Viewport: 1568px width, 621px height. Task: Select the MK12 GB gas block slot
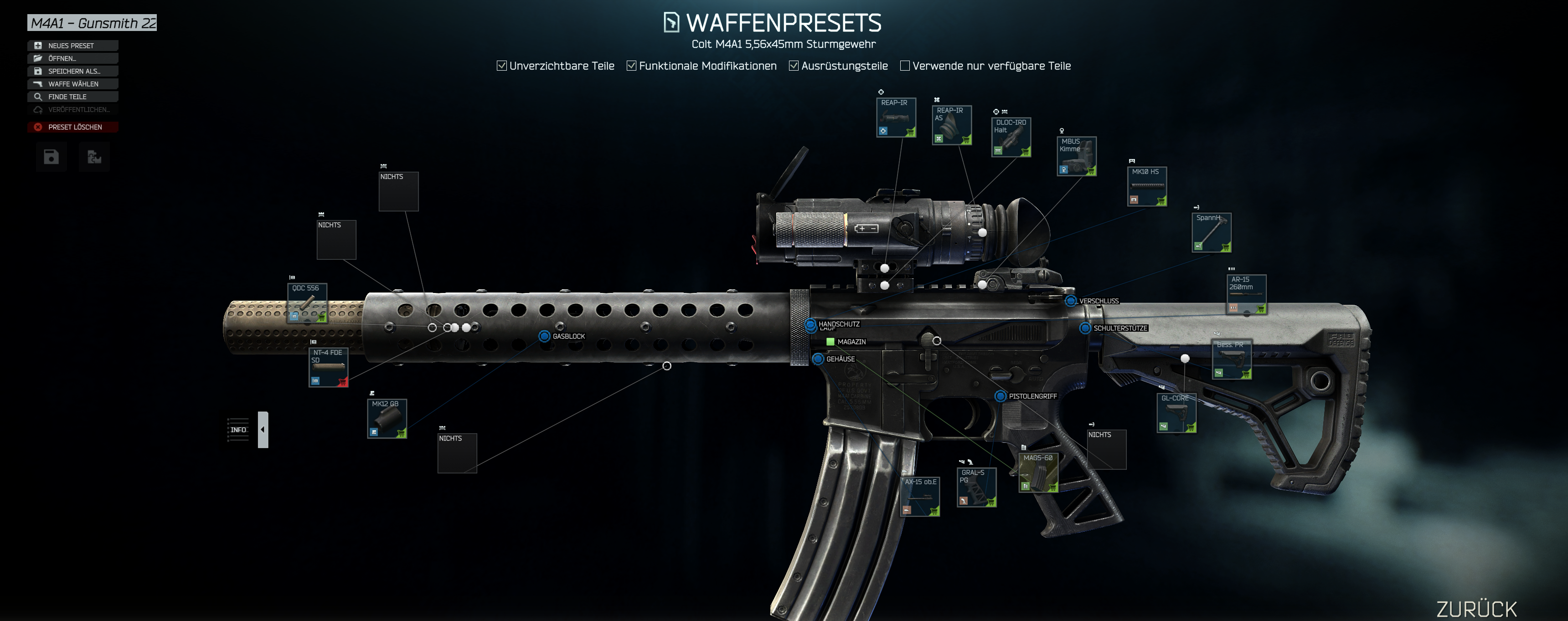[x=387, y=418]
